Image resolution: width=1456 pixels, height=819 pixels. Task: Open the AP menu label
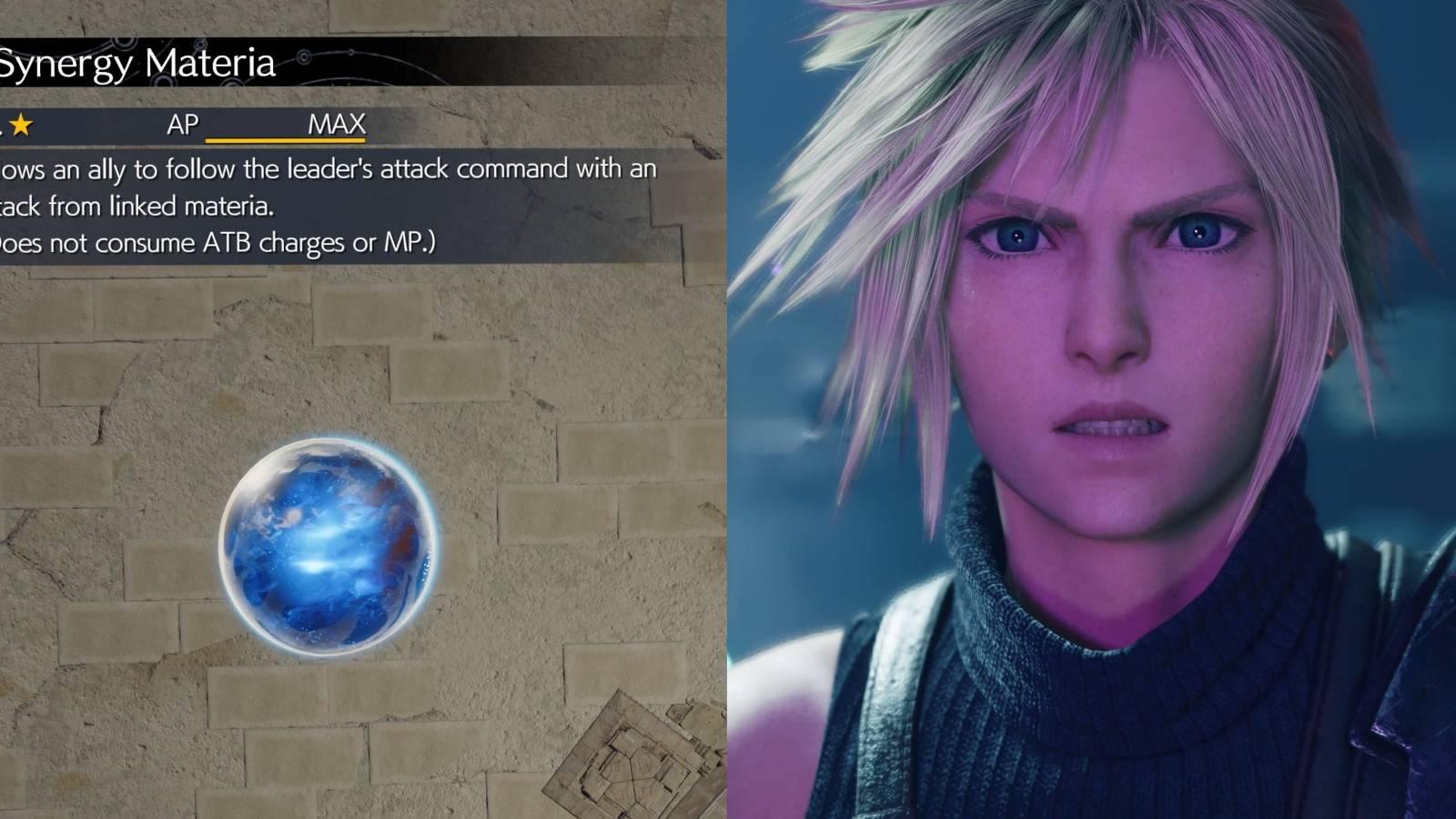pyautogui.click(x=182, y=123)
